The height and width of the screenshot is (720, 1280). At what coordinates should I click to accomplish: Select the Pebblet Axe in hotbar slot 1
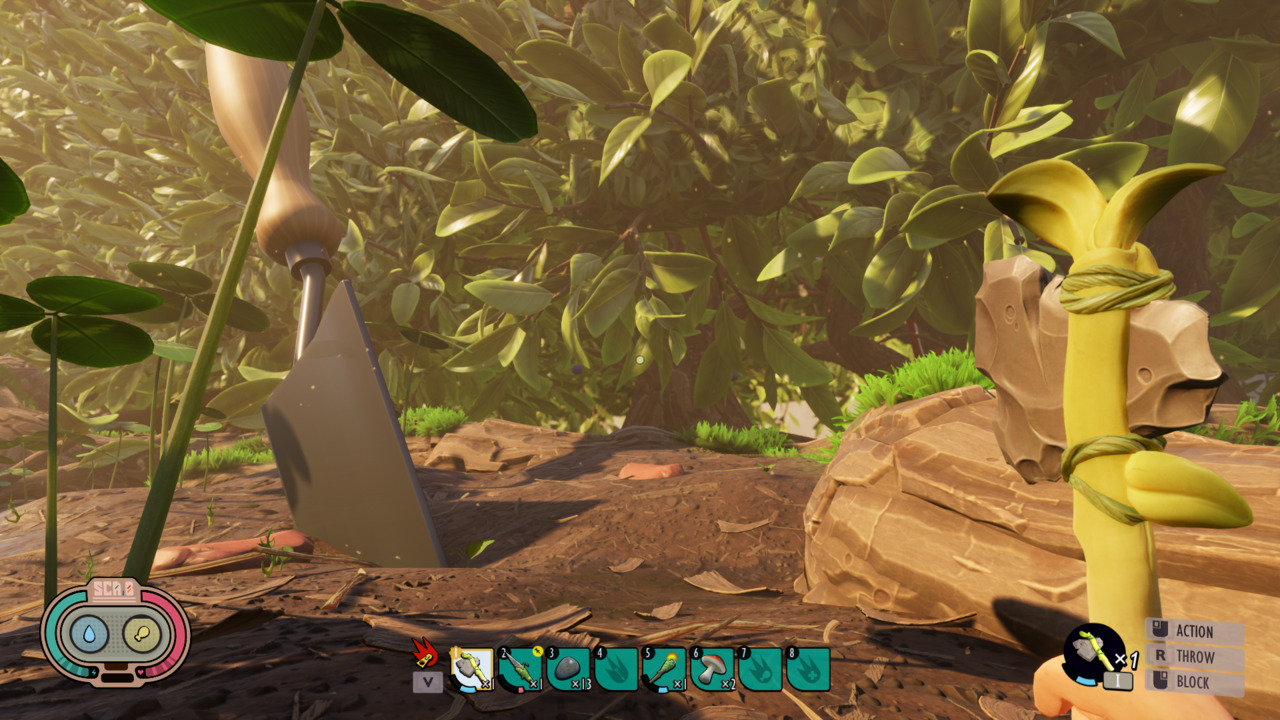[472, 668]
